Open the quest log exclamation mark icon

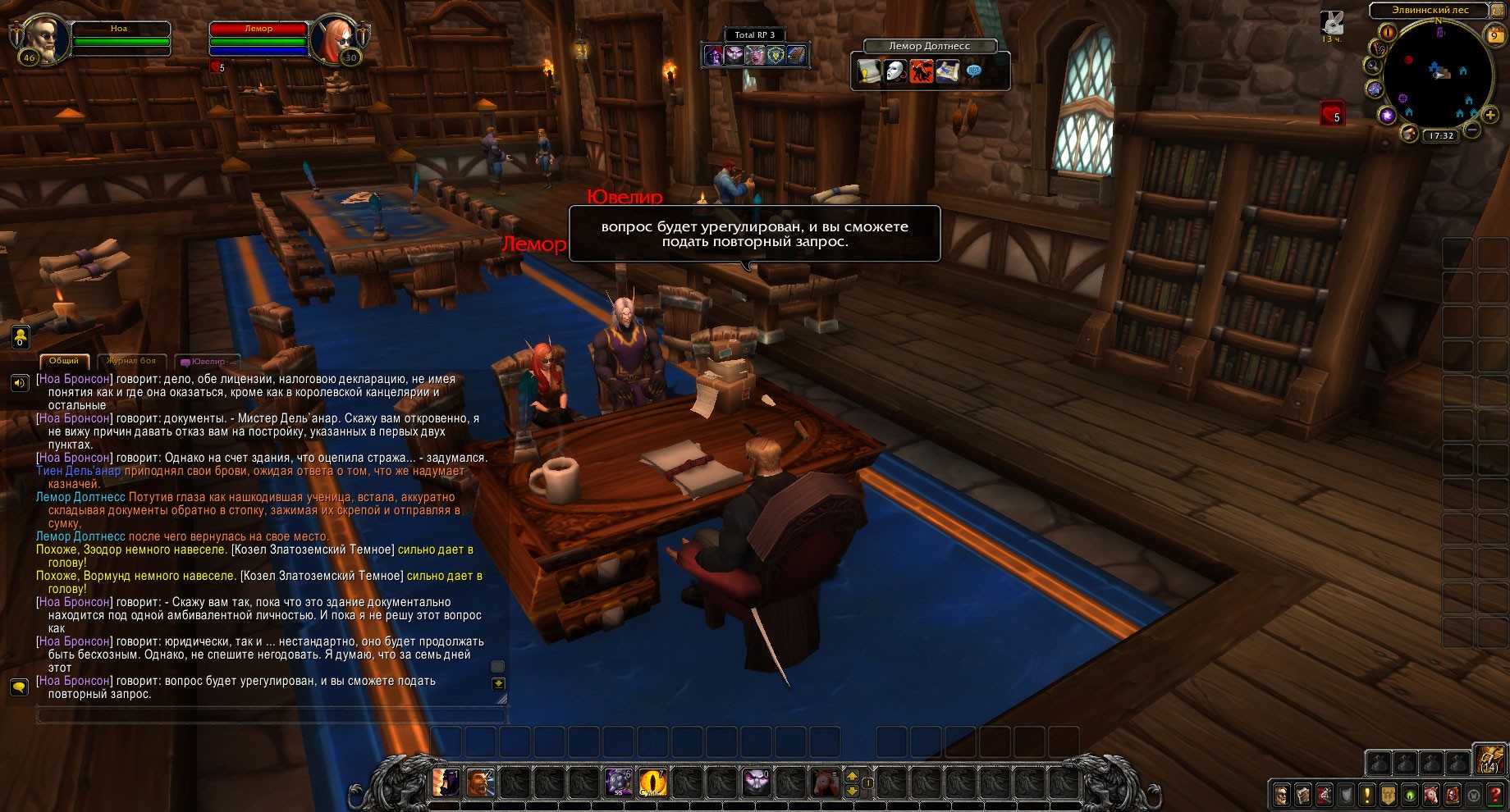[x=1366, y=795]
